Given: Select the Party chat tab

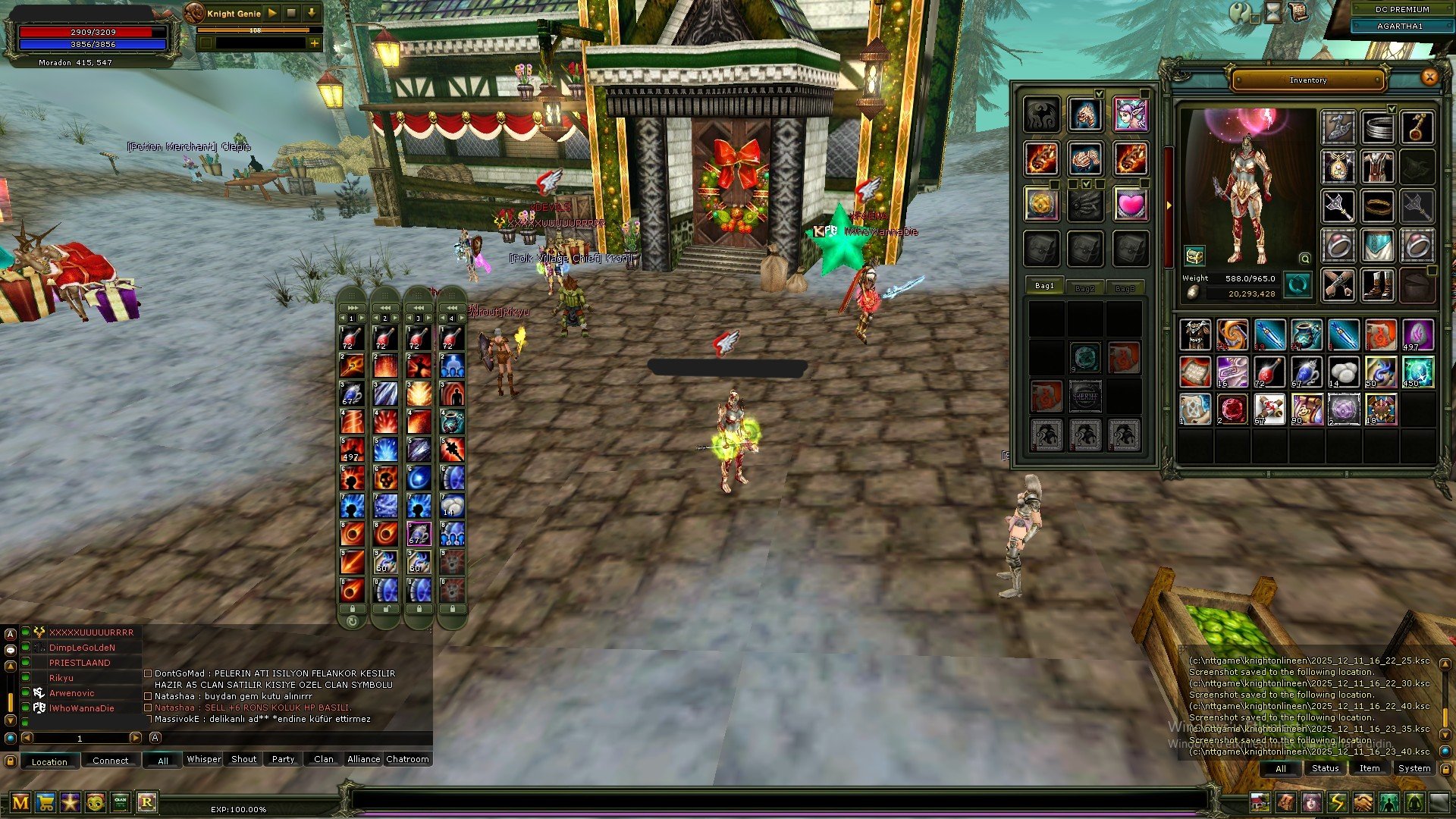Looking at the screenshot, I should [283, 759].
